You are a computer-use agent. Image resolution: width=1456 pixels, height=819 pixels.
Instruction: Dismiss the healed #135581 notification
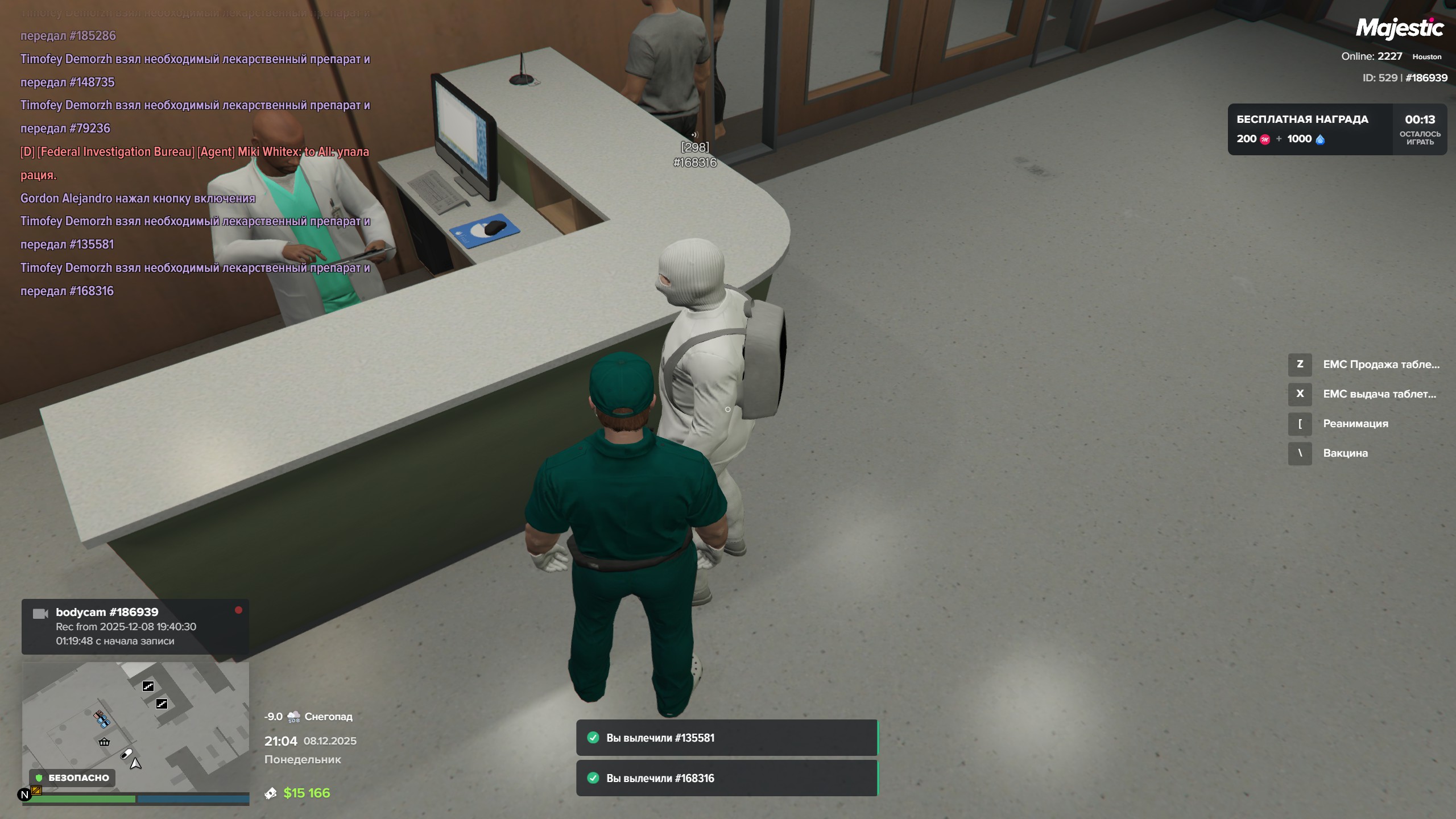726,738
